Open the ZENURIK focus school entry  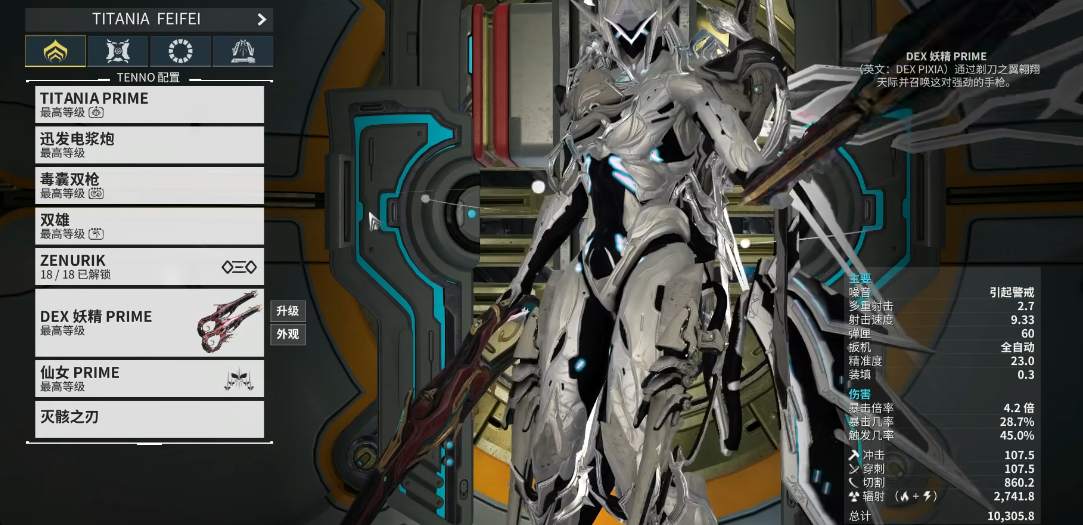[x=150, y=266]
